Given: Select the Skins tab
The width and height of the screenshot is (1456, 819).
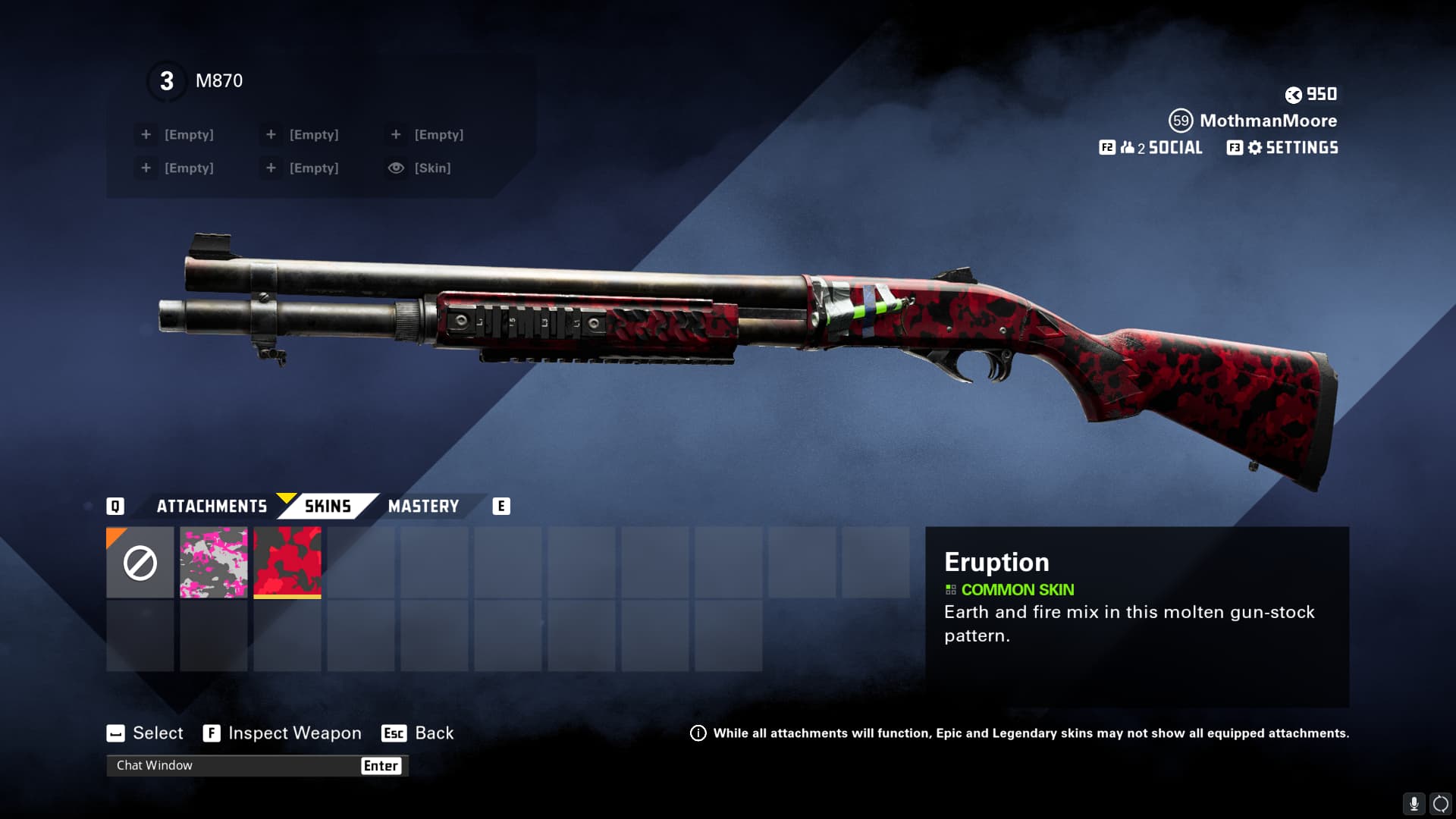Looking at the screenshot, I should tap(328, 507).
